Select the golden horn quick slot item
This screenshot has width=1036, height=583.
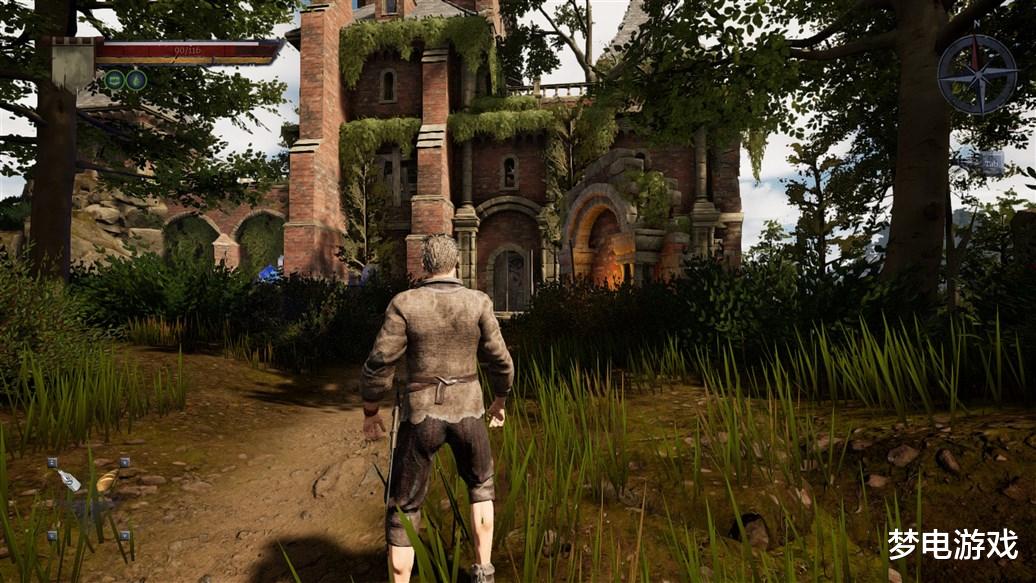pyautogui.click(x=106, y=482)
